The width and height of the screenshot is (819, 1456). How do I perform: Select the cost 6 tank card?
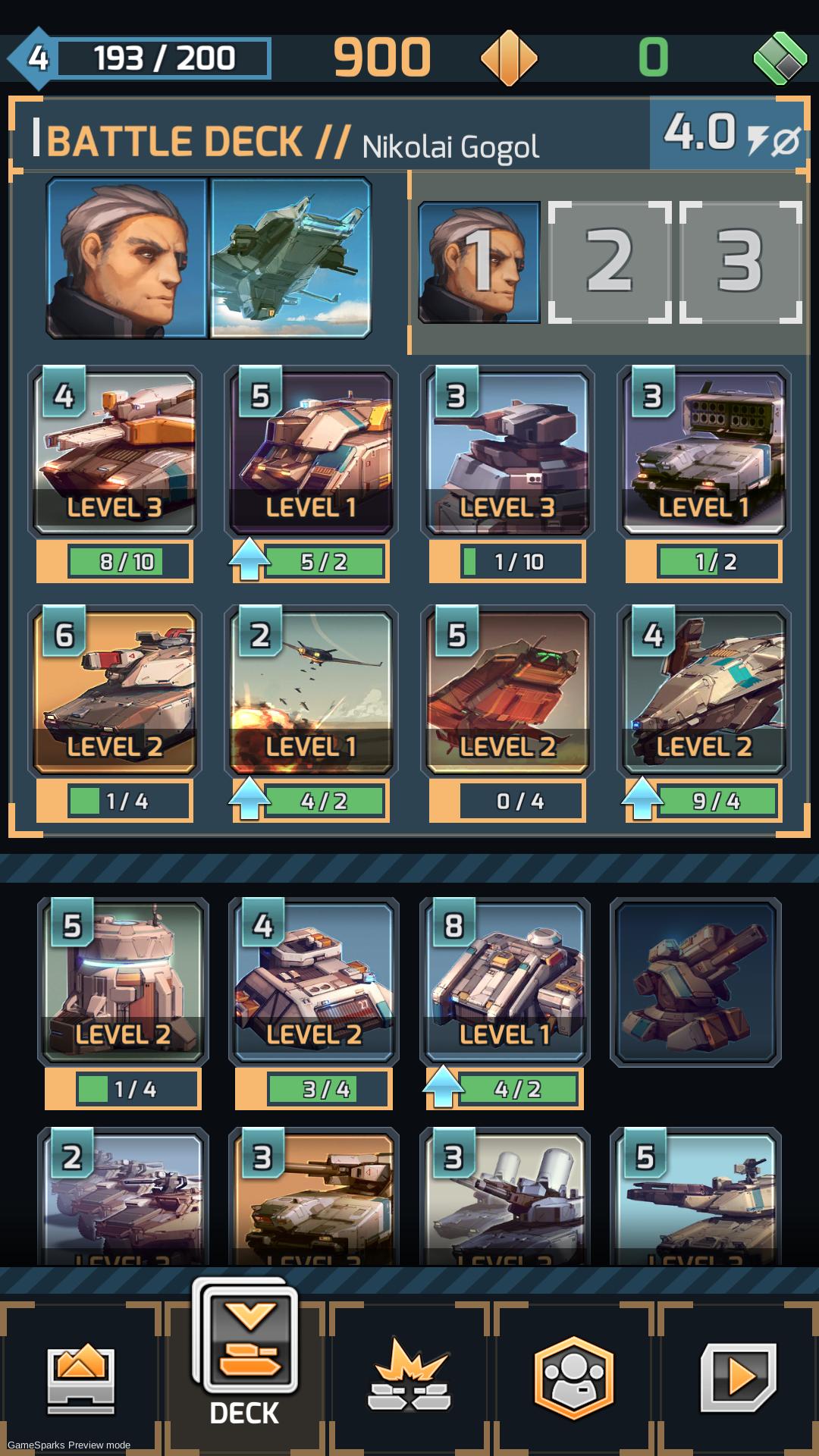tap(115, 691)
